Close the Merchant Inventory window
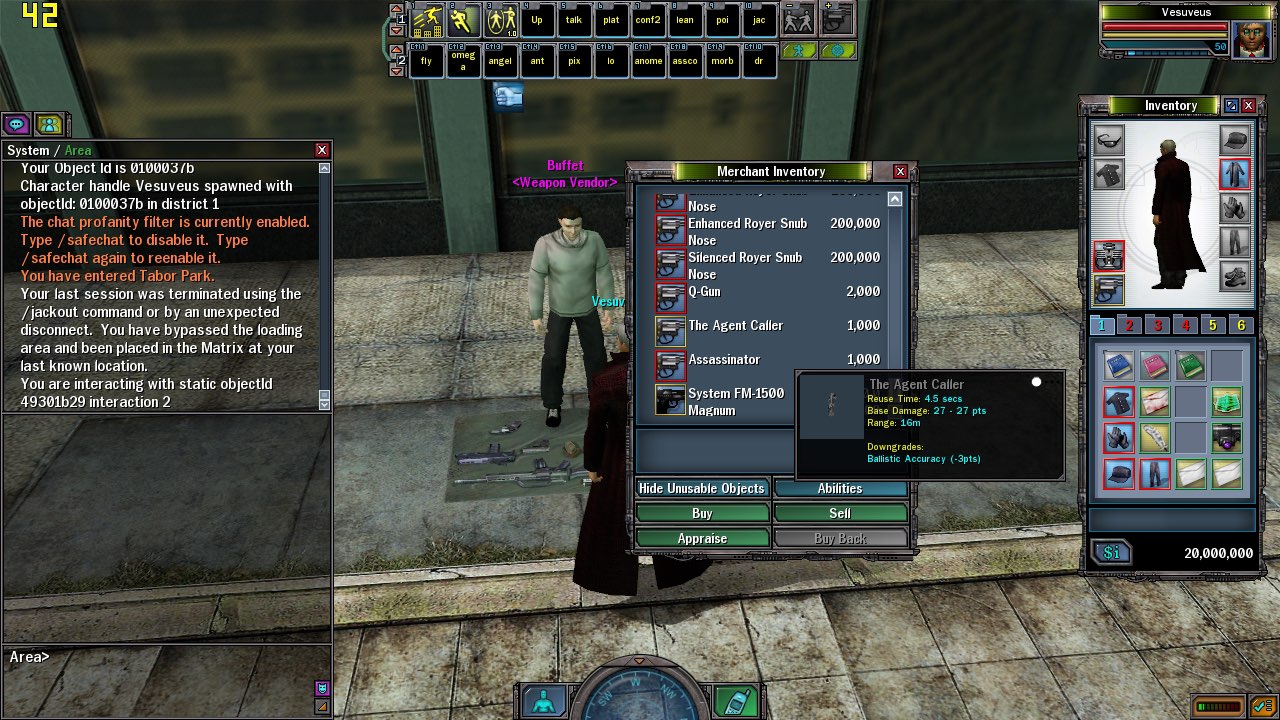Screen dimensions: 1280x720 (900, 172)
